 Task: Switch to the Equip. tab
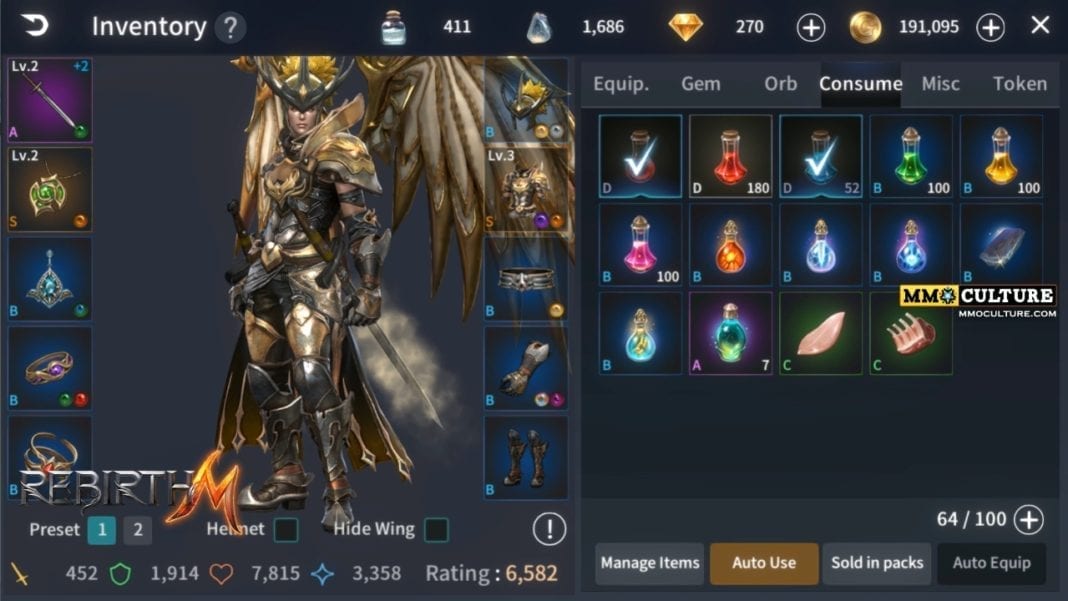point(620,84)
